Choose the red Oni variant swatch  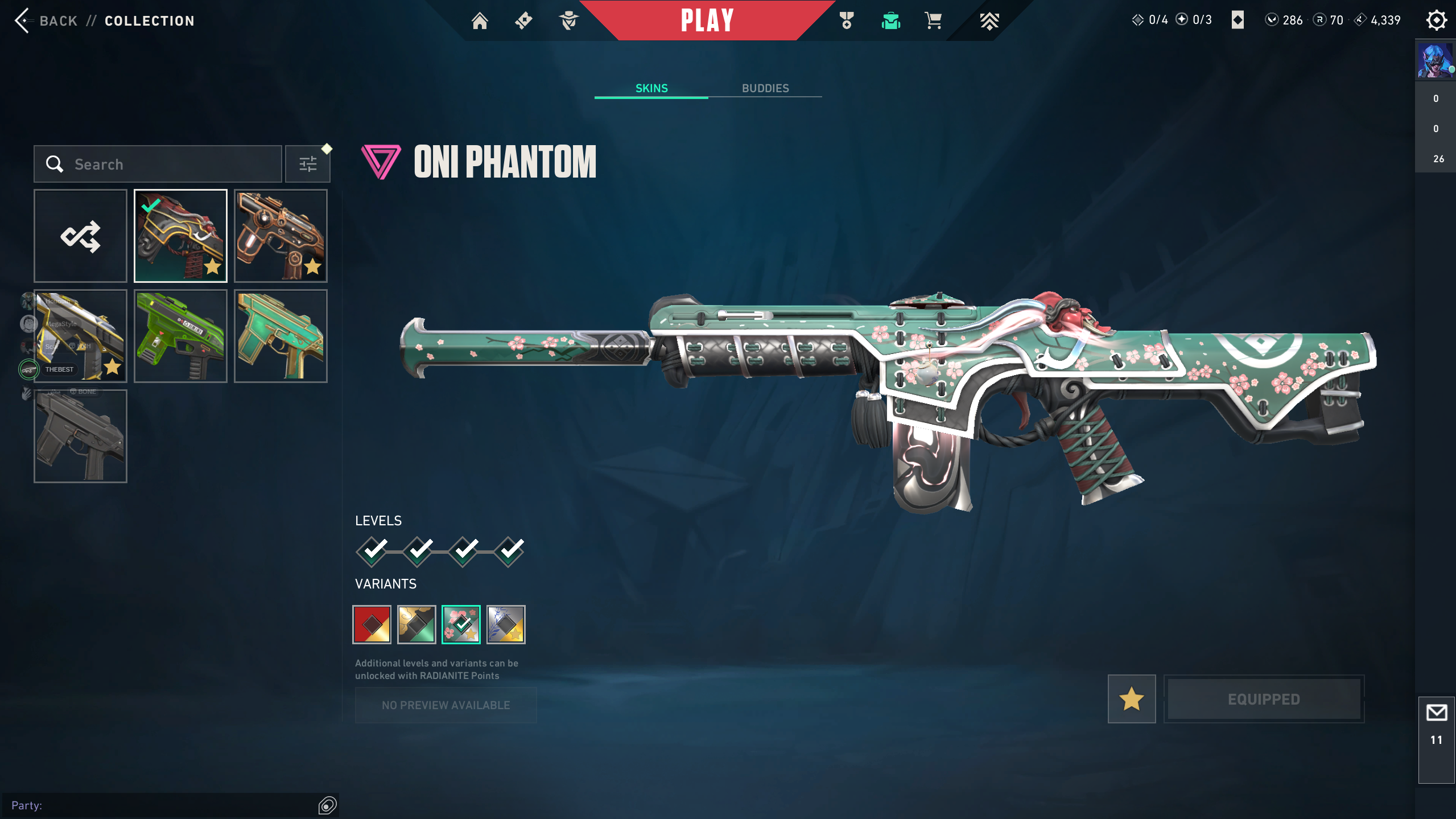pos(372,624)
